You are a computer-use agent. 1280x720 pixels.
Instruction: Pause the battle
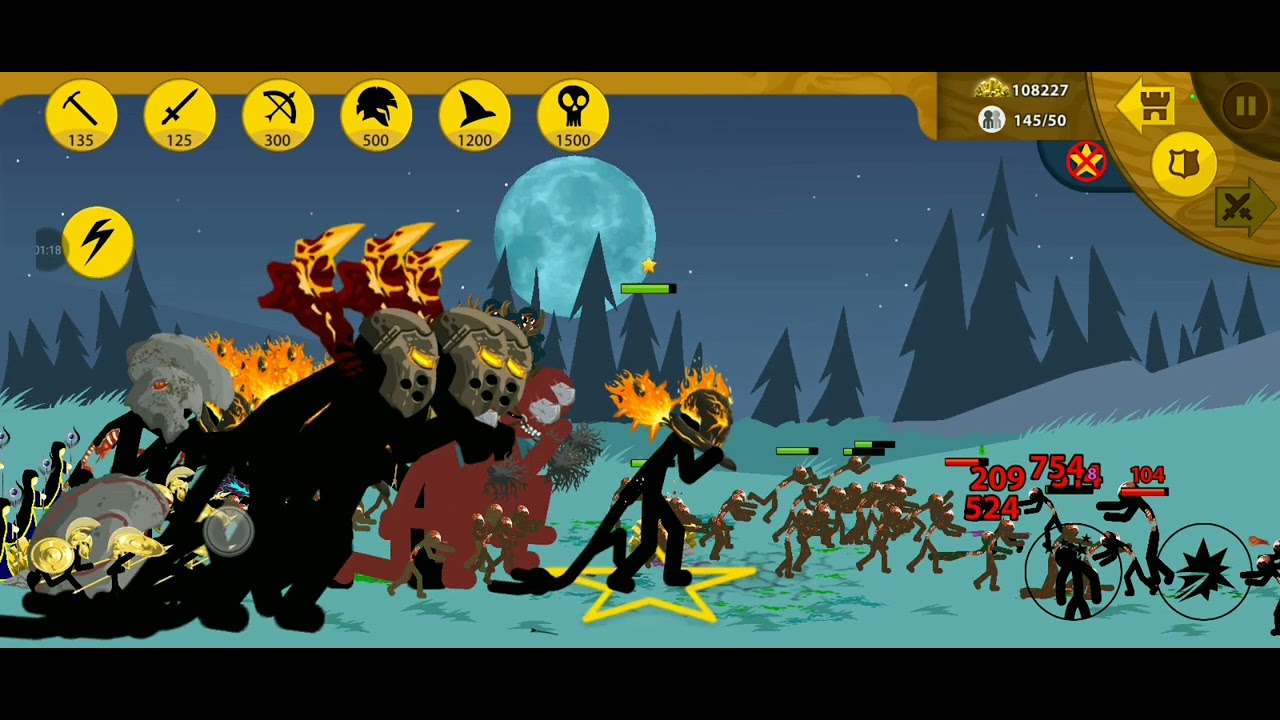coord(1245,106)
